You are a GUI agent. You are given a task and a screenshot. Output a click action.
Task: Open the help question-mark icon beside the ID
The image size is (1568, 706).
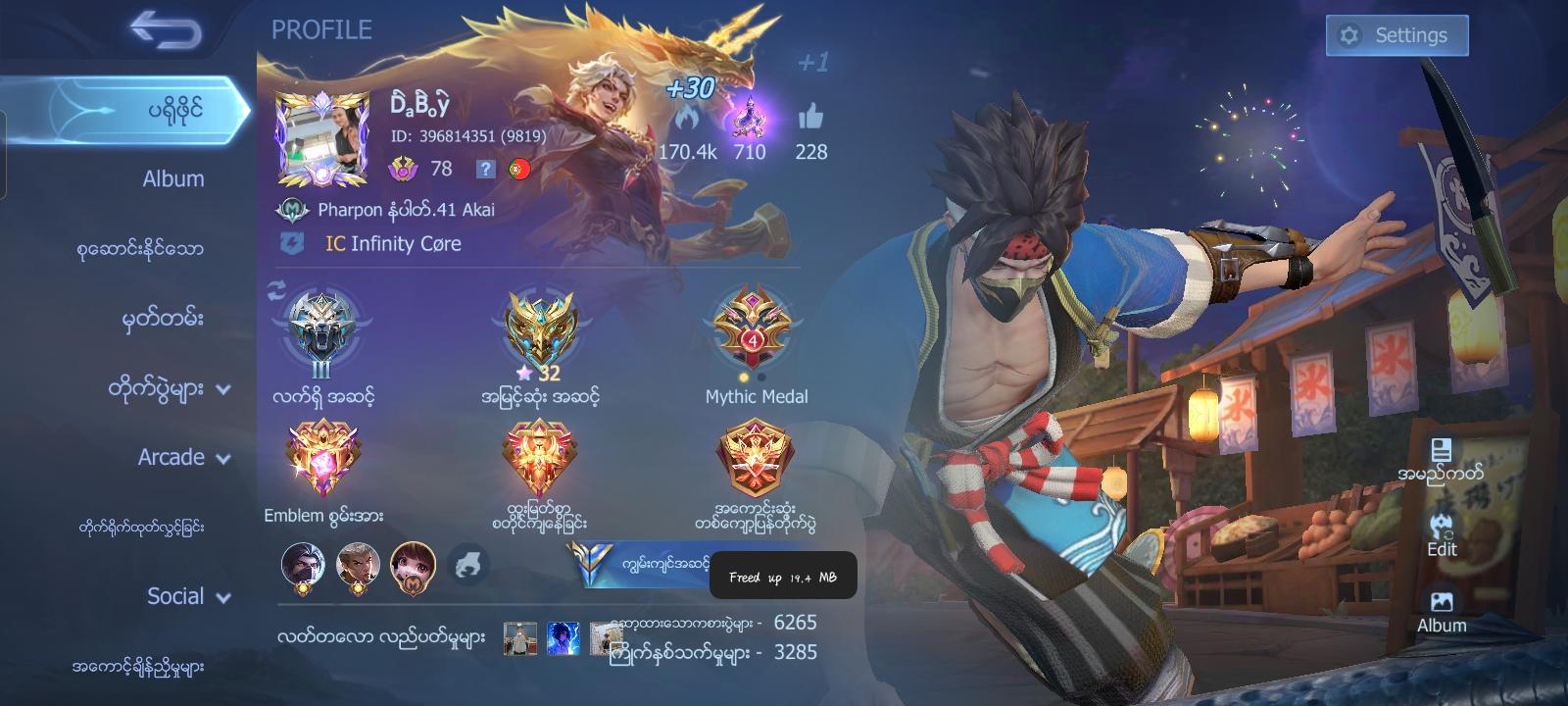pos(484,169)
